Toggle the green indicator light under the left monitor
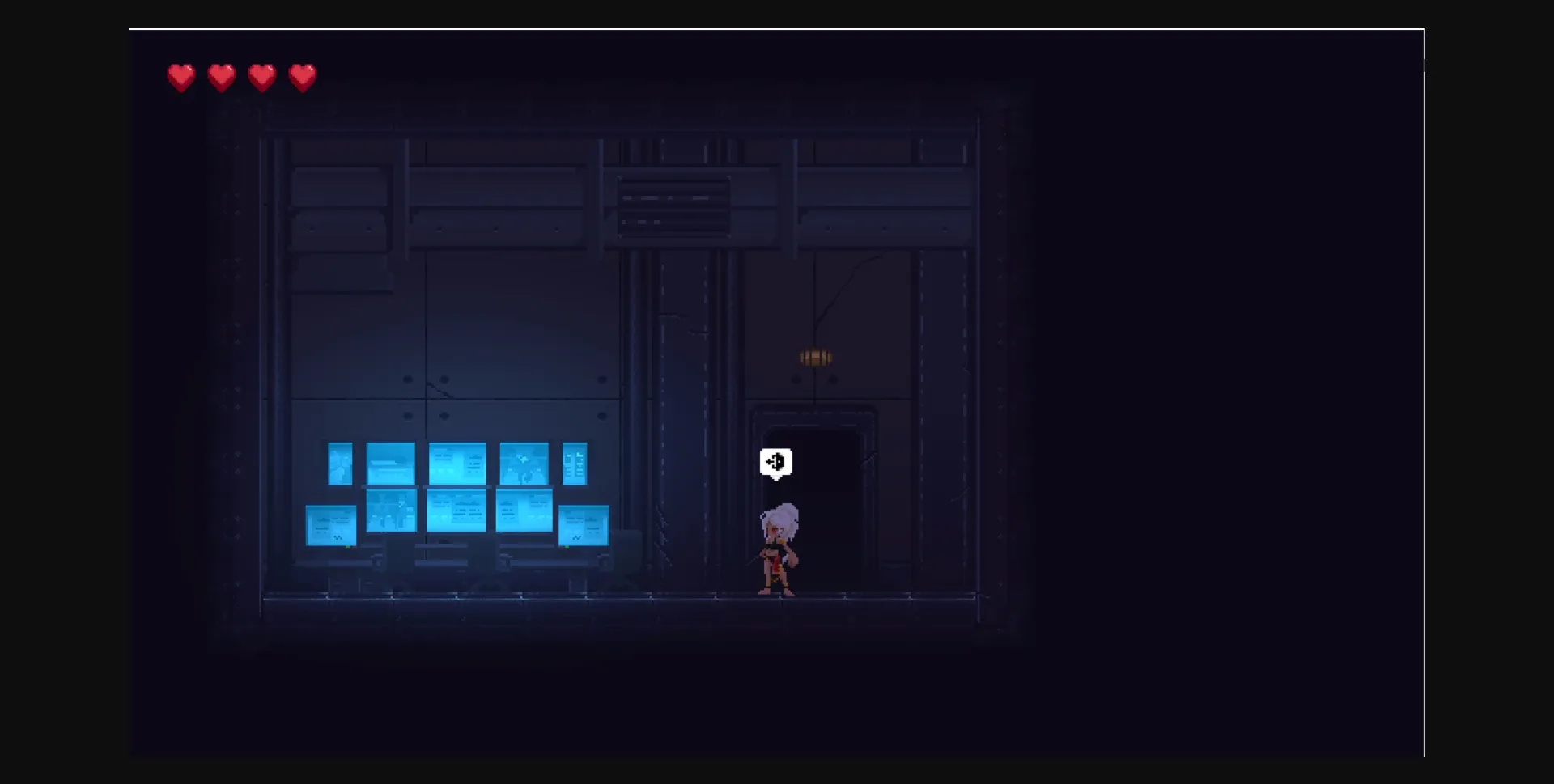This screenshot has height=784, width=1554. click(348, 547)
